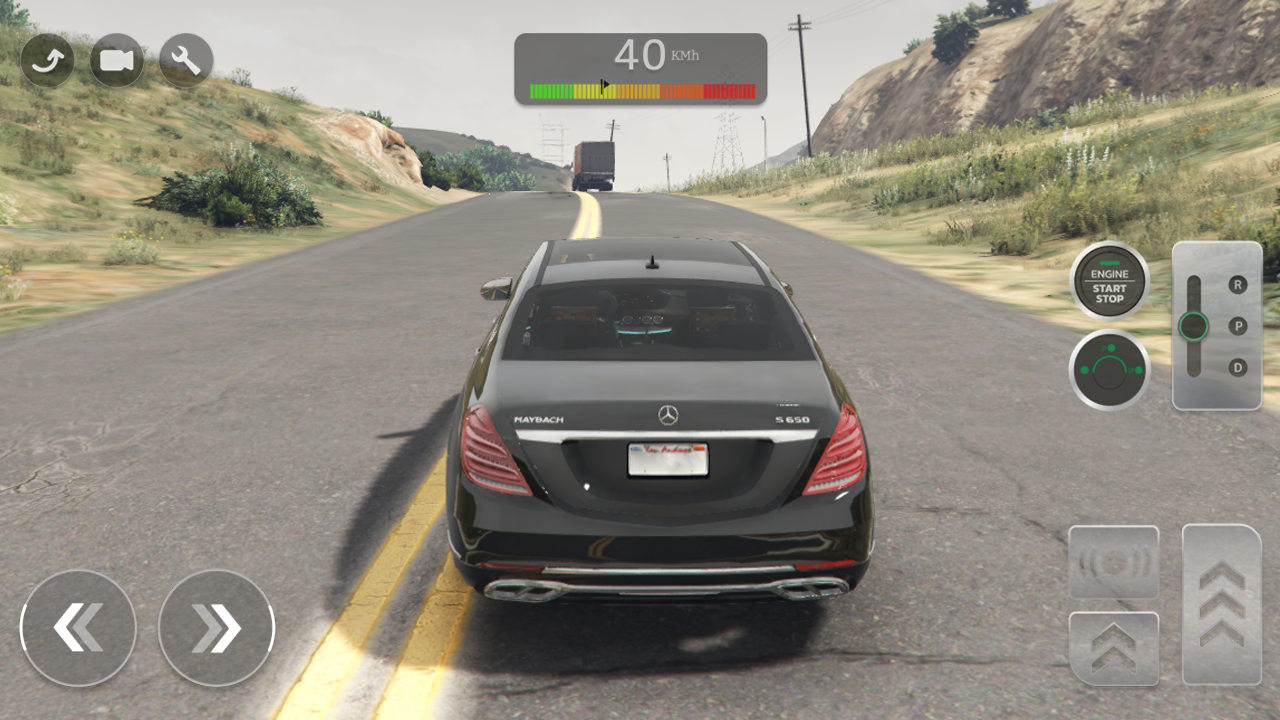This screenshot has width=1280, height=720.
Task: Click the green indicator on the Engine button
Action: pyautogui.click(x=1110, y=263)
